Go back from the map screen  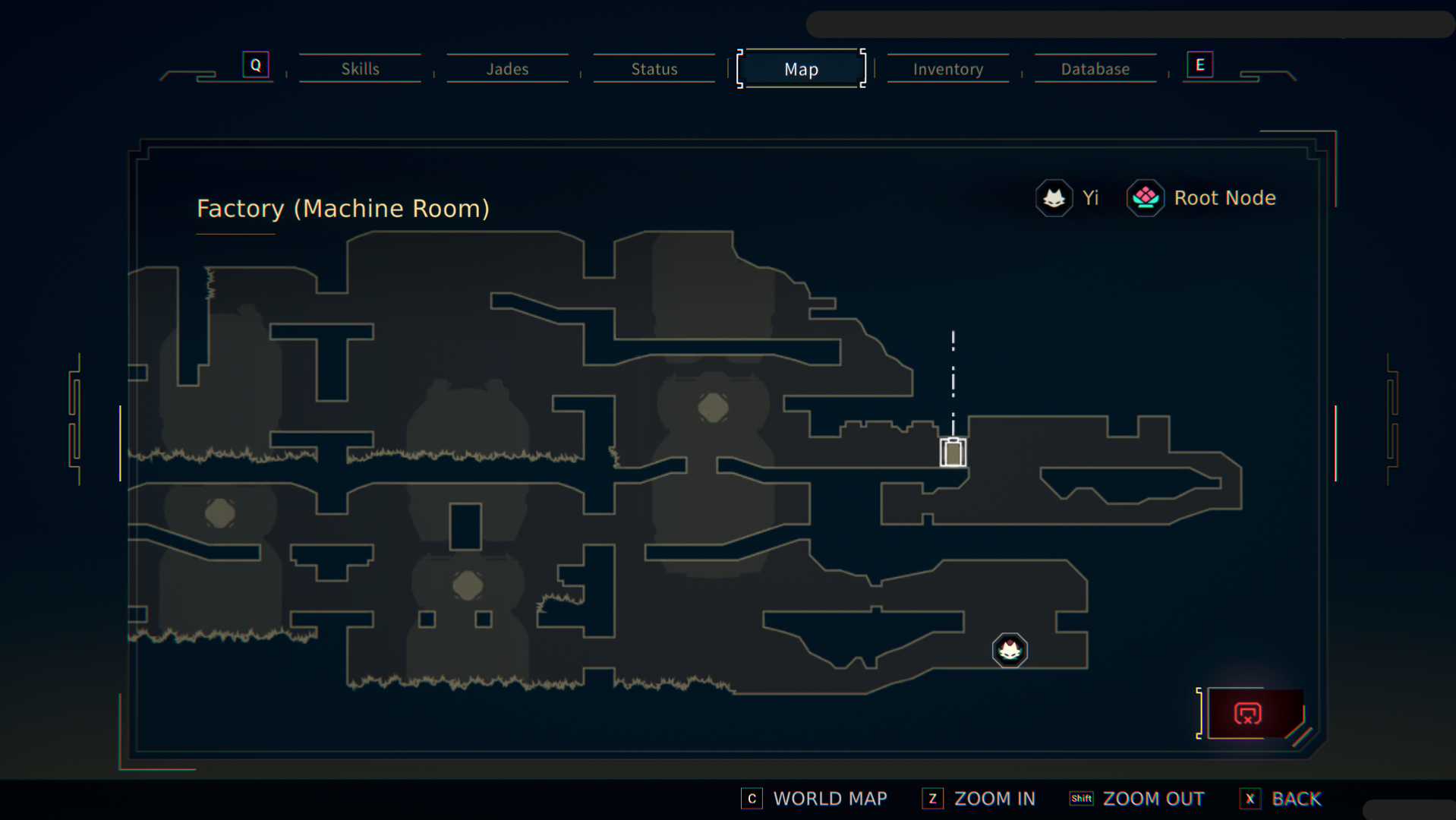pos(1281,799)
